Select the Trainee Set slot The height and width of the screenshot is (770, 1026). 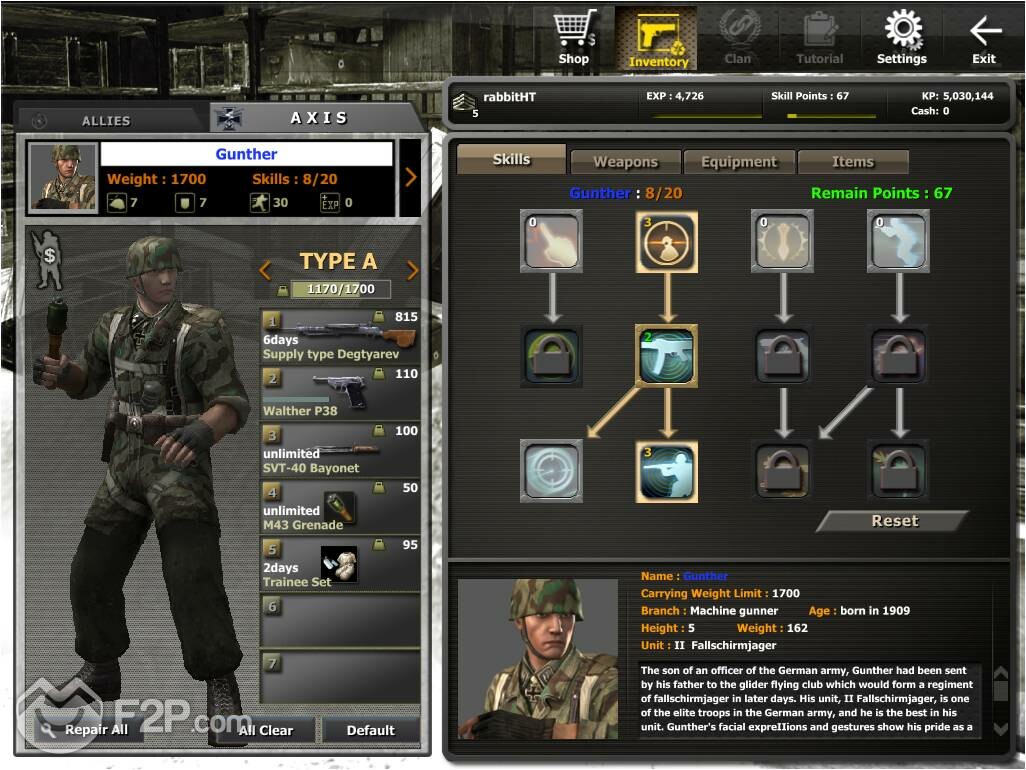click(340, 564)
